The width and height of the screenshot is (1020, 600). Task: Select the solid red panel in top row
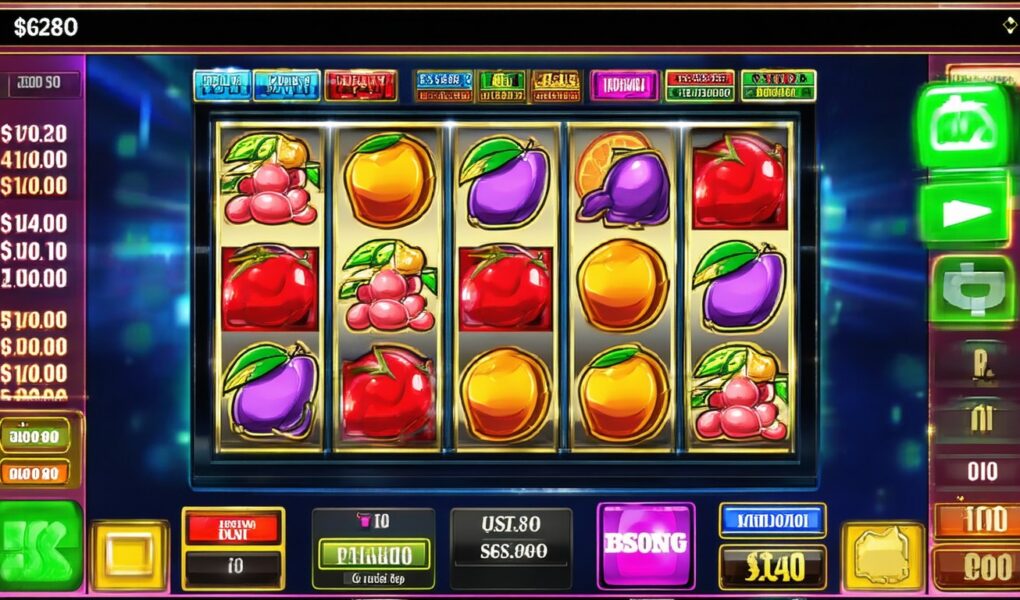click(x=361, y=85)
